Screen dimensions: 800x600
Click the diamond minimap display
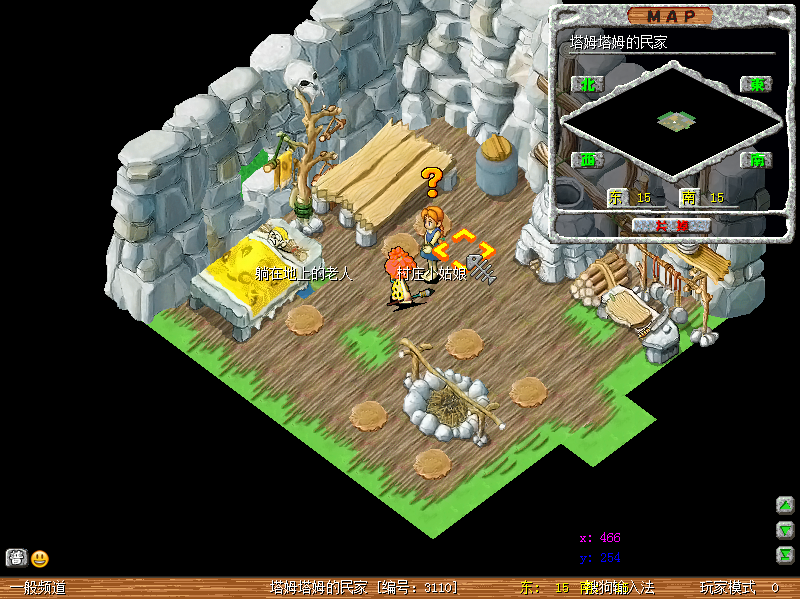[x=672, y=121]
